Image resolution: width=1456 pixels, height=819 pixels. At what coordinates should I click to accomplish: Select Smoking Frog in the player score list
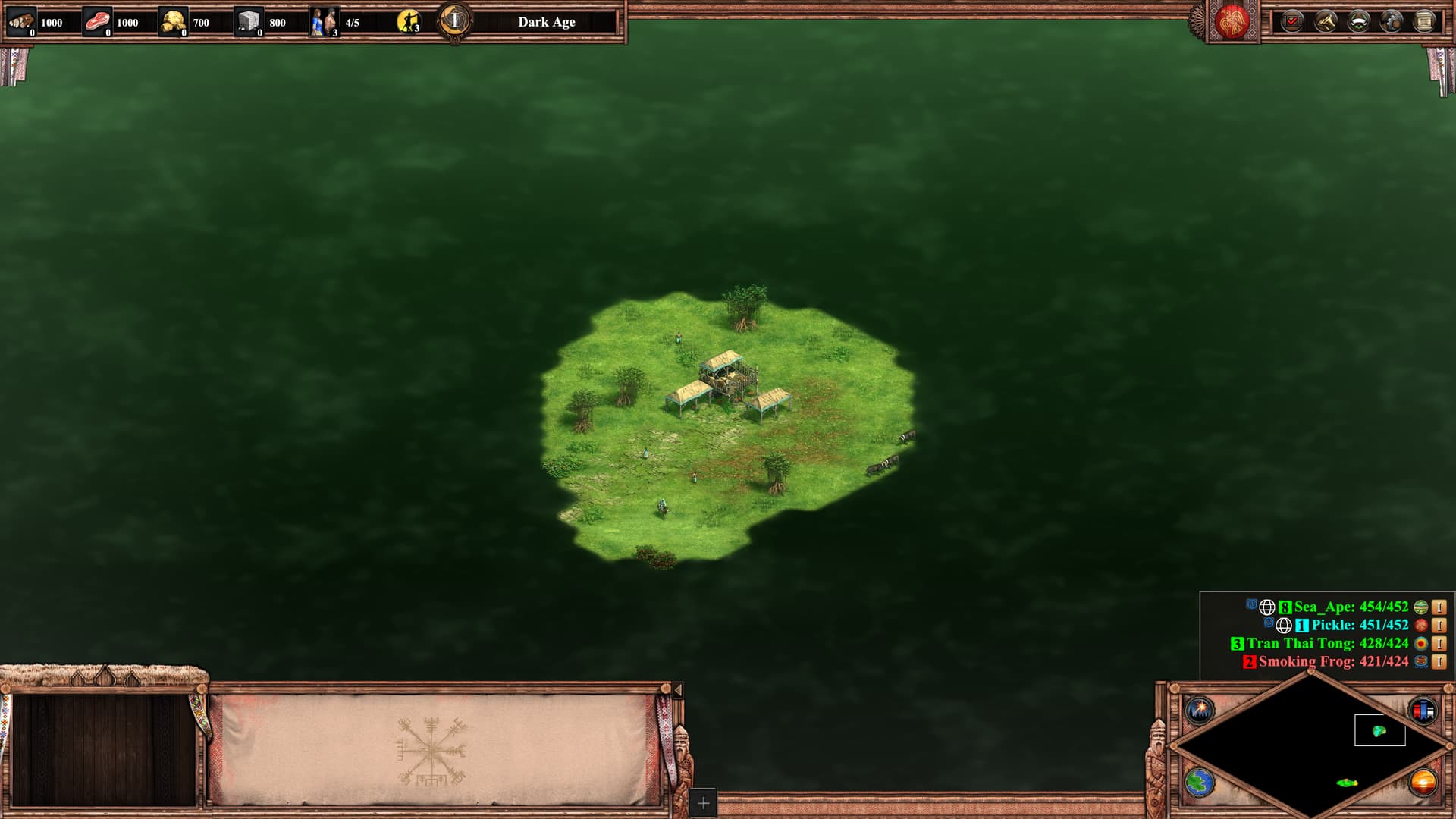click(x=1332, y=661)
